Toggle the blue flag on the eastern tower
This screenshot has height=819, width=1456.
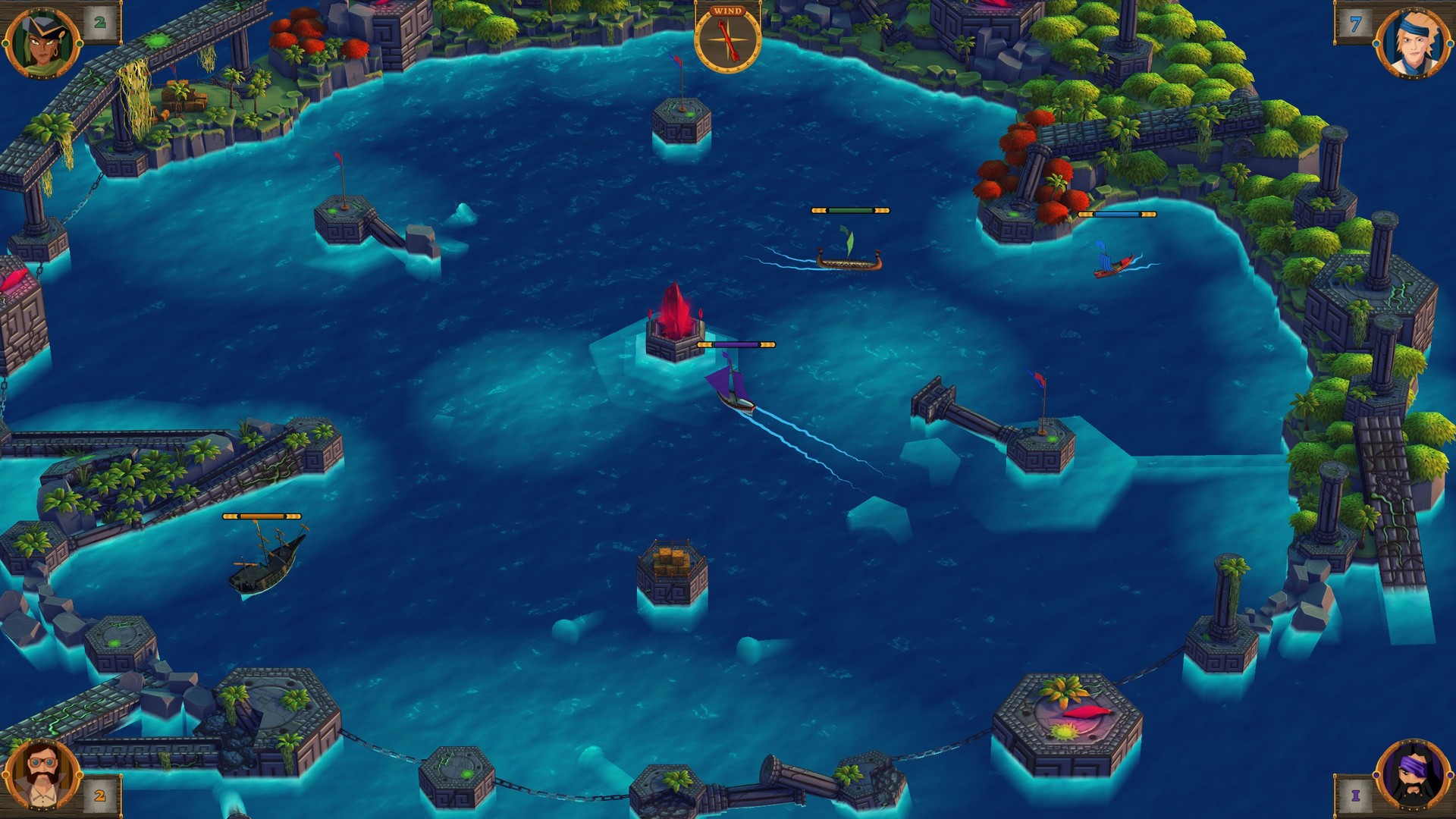[x=1035, y=376]
